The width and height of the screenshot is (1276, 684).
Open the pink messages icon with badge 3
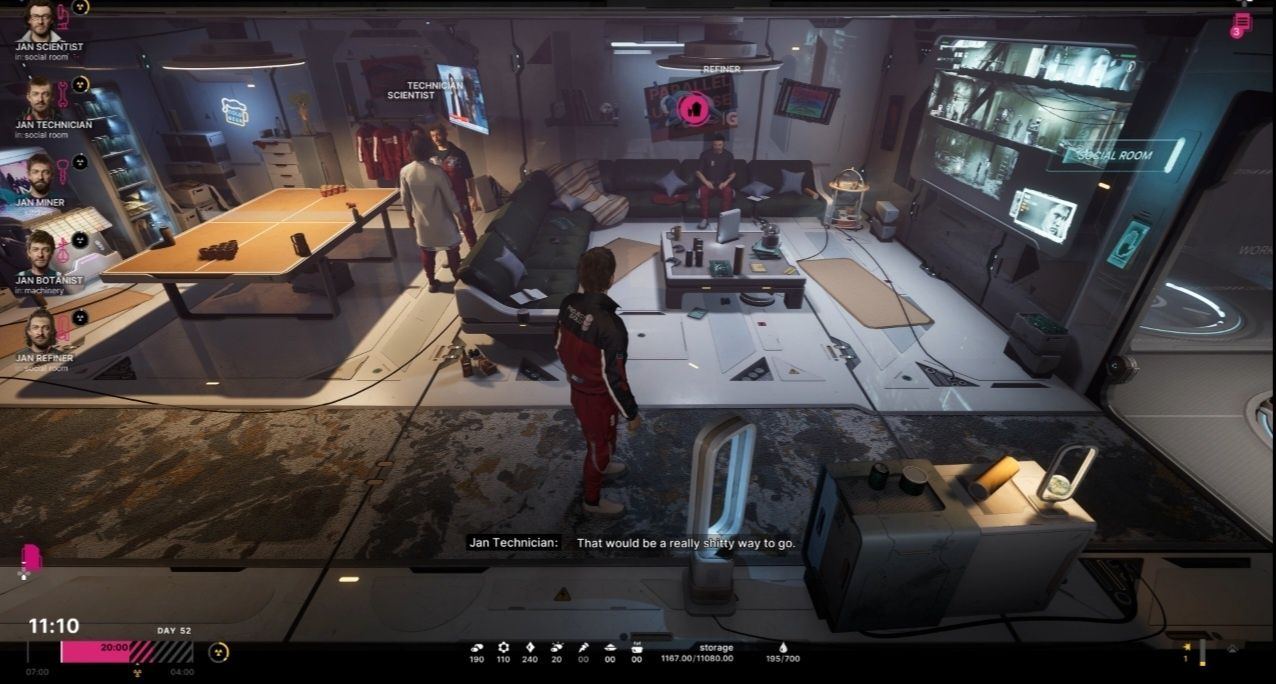(x=1241, y=25)
